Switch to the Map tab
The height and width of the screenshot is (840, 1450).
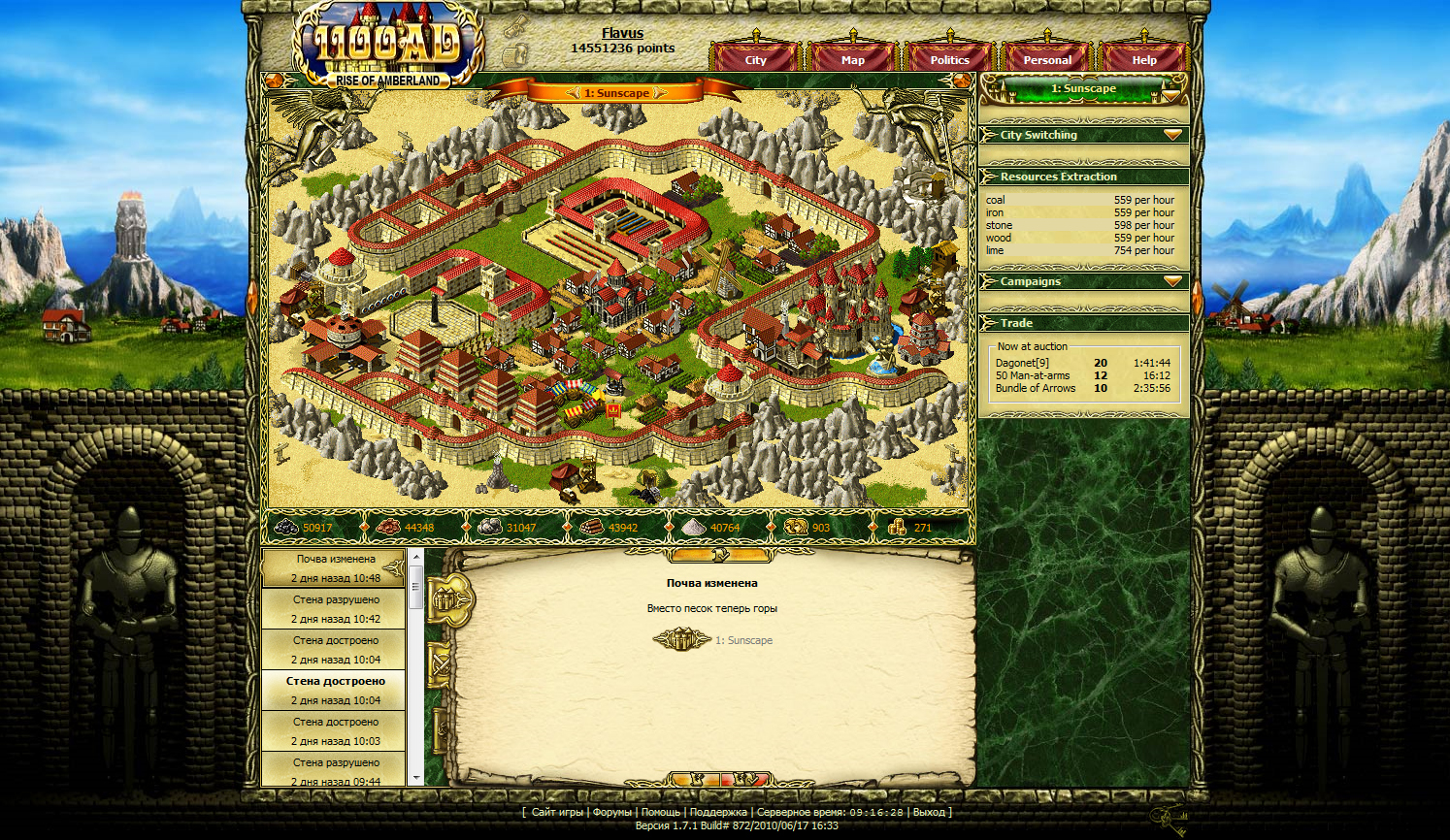click(852, 60)
